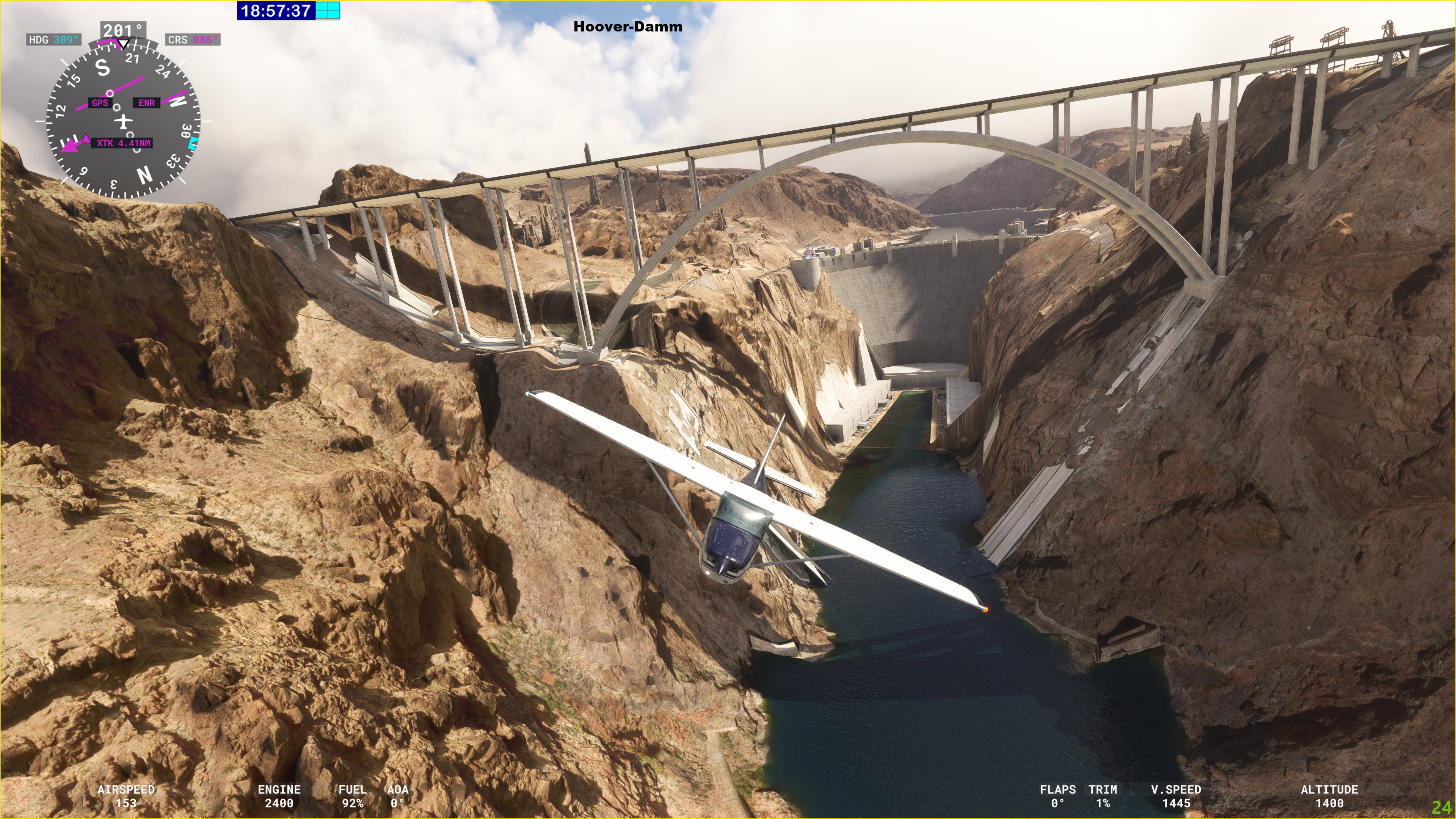Click the magenta GPS source label
The height and width of the screenshot is (819, 1456).
(99, 103)
